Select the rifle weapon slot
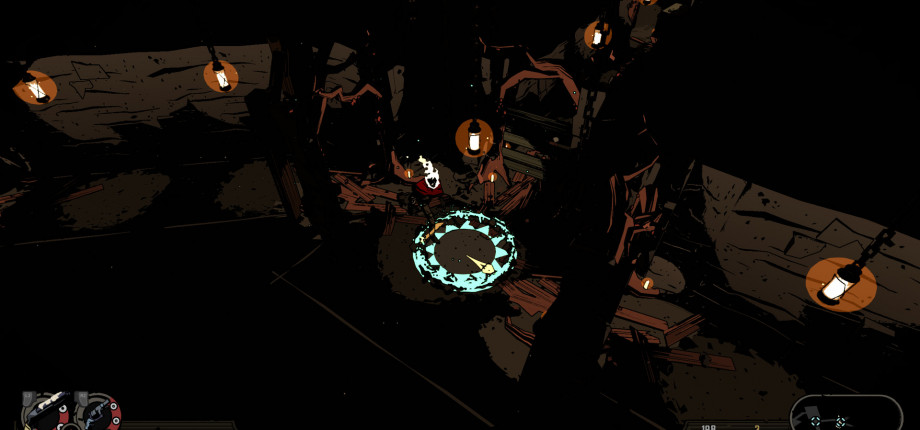 47,412
